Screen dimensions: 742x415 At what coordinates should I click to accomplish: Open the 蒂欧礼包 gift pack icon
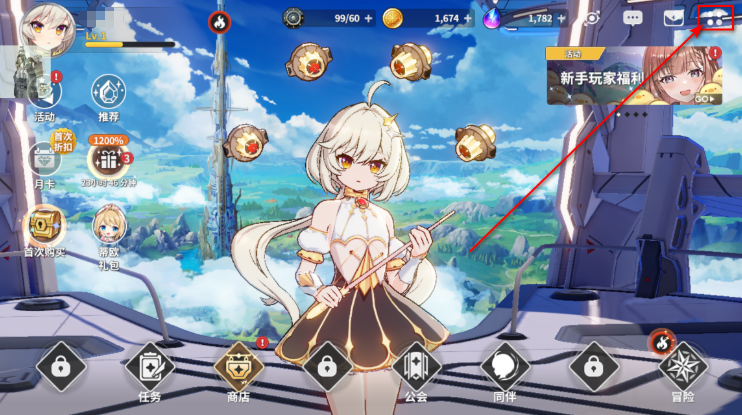(x=108, y=226)
